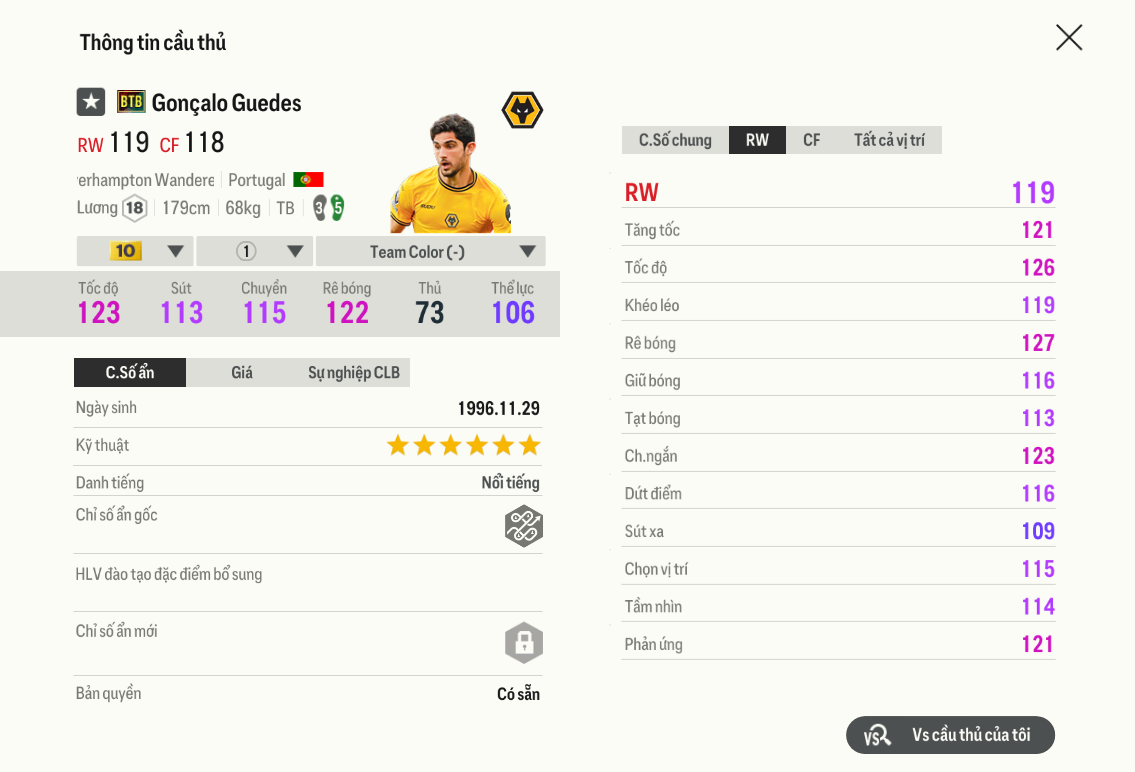1135x772 pixels.
Task: Toggle the favorite star icon
Action: pos(91,102)
